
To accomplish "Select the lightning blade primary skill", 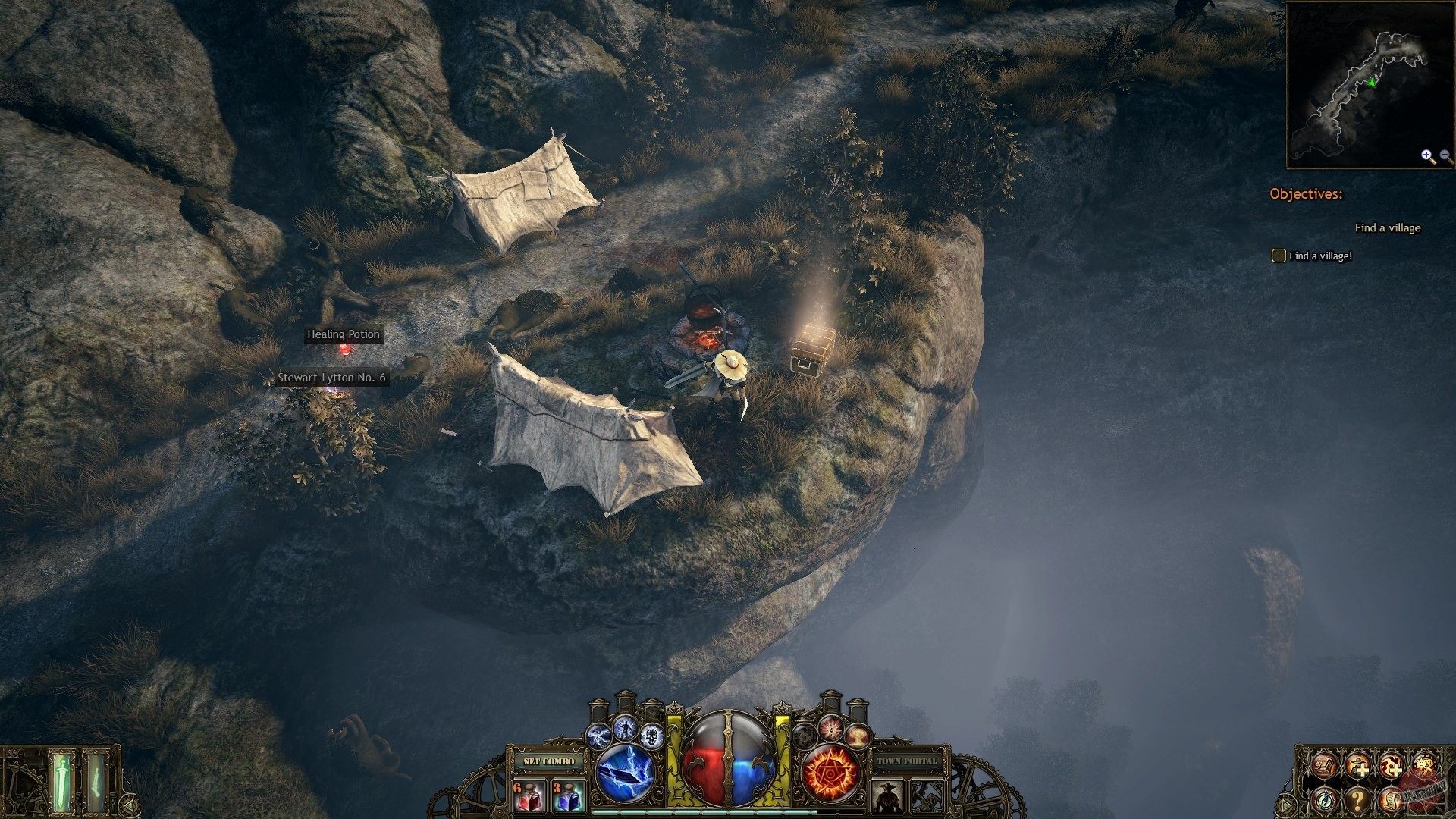I will (625, 773).
